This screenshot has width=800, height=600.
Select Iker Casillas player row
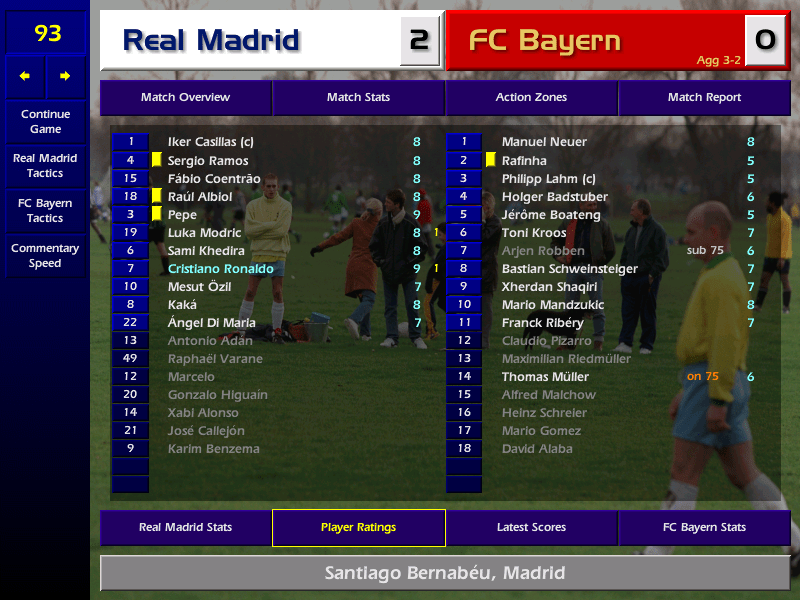tap(210, 142)
